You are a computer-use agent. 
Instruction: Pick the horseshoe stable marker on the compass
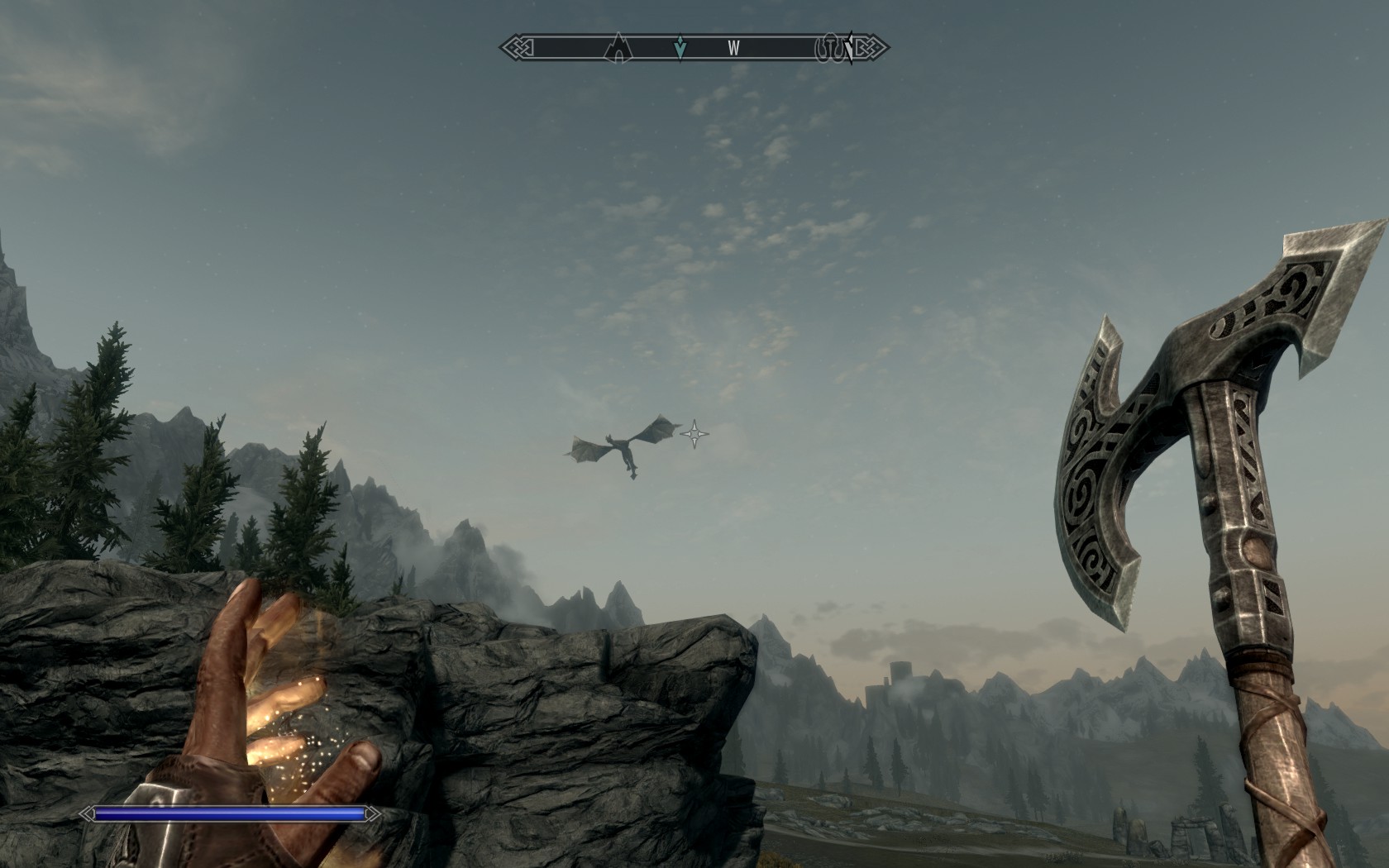pos(828,49)
